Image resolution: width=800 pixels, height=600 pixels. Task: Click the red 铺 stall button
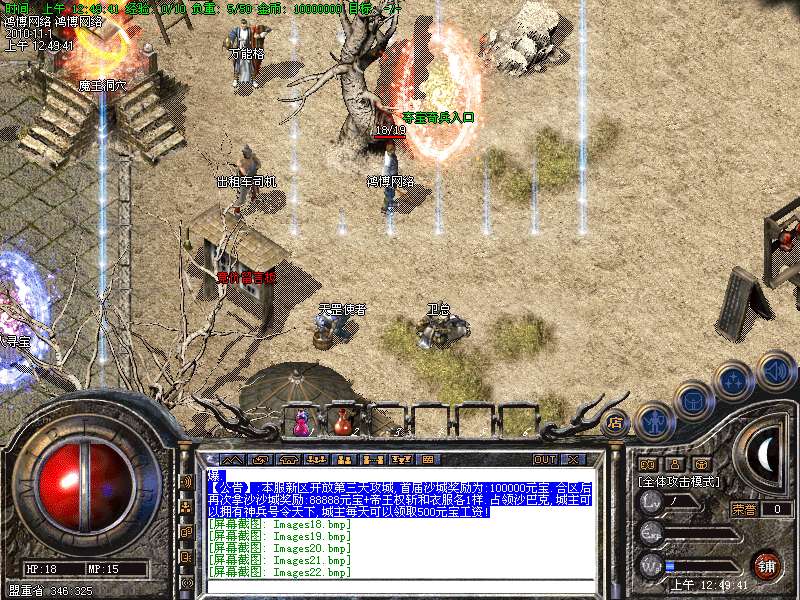point(766,564)
